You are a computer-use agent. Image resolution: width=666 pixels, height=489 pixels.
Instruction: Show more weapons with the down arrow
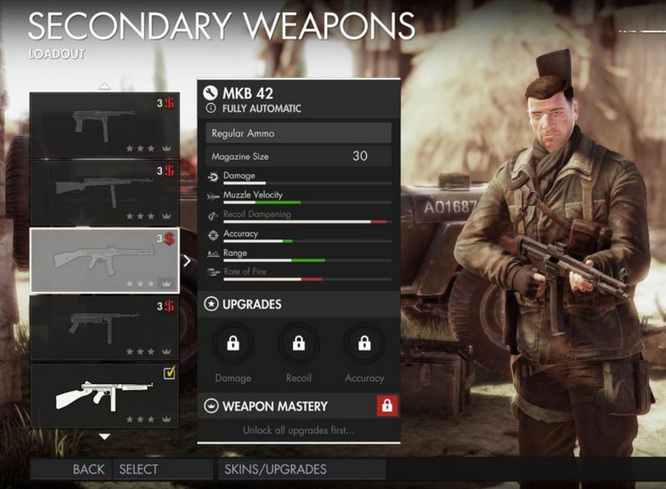click(104, 436)
